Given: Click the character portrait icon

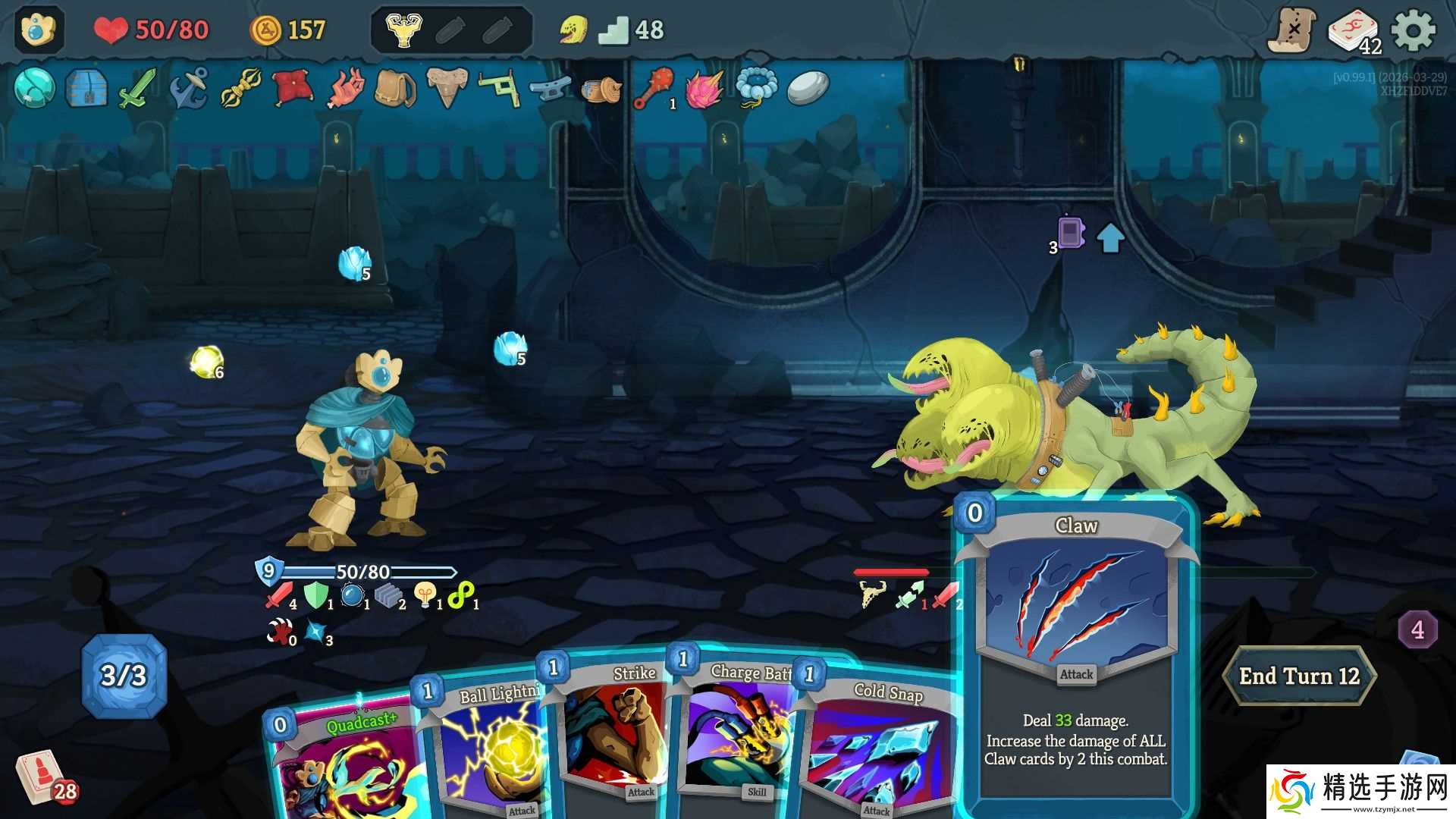Looking at the screenshot, I should (39, 30).
